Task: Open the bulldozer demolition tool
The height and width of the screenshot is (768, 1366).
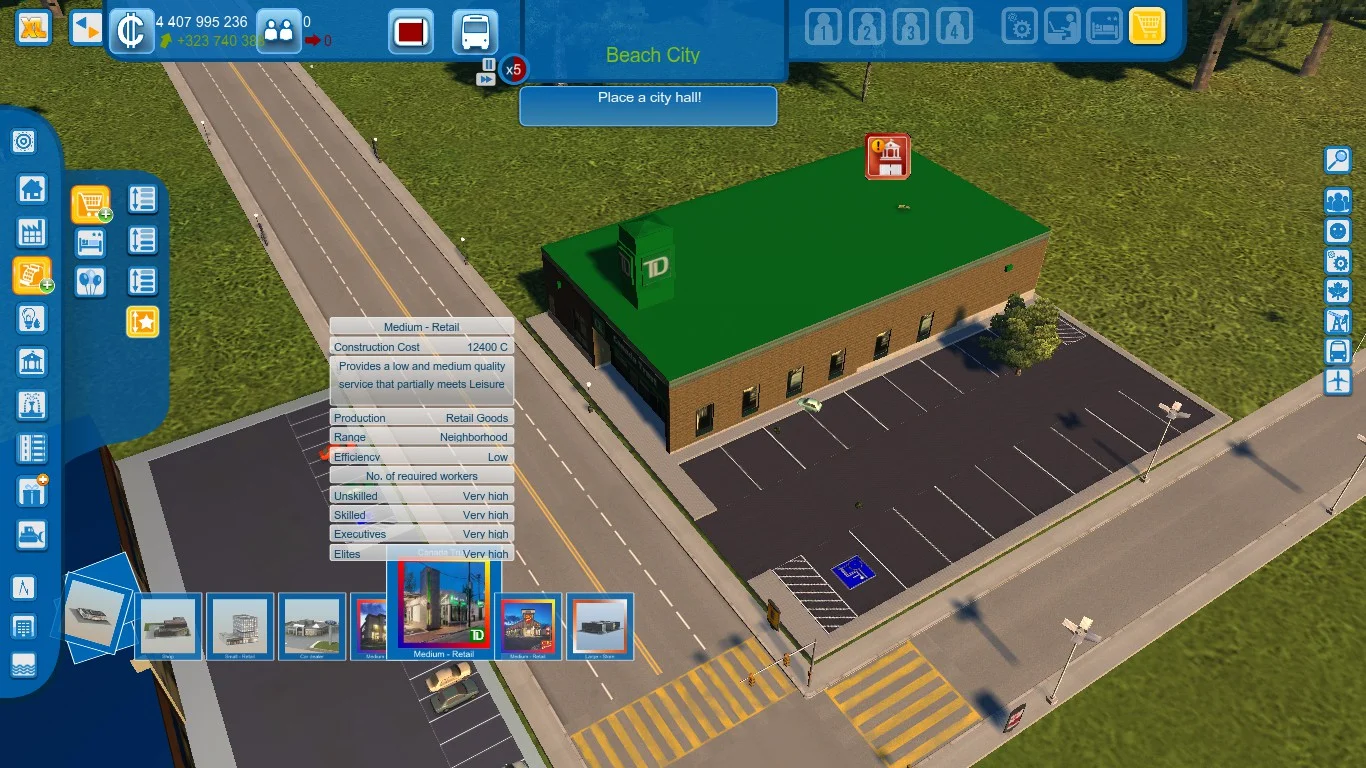Action: [32, 535]
